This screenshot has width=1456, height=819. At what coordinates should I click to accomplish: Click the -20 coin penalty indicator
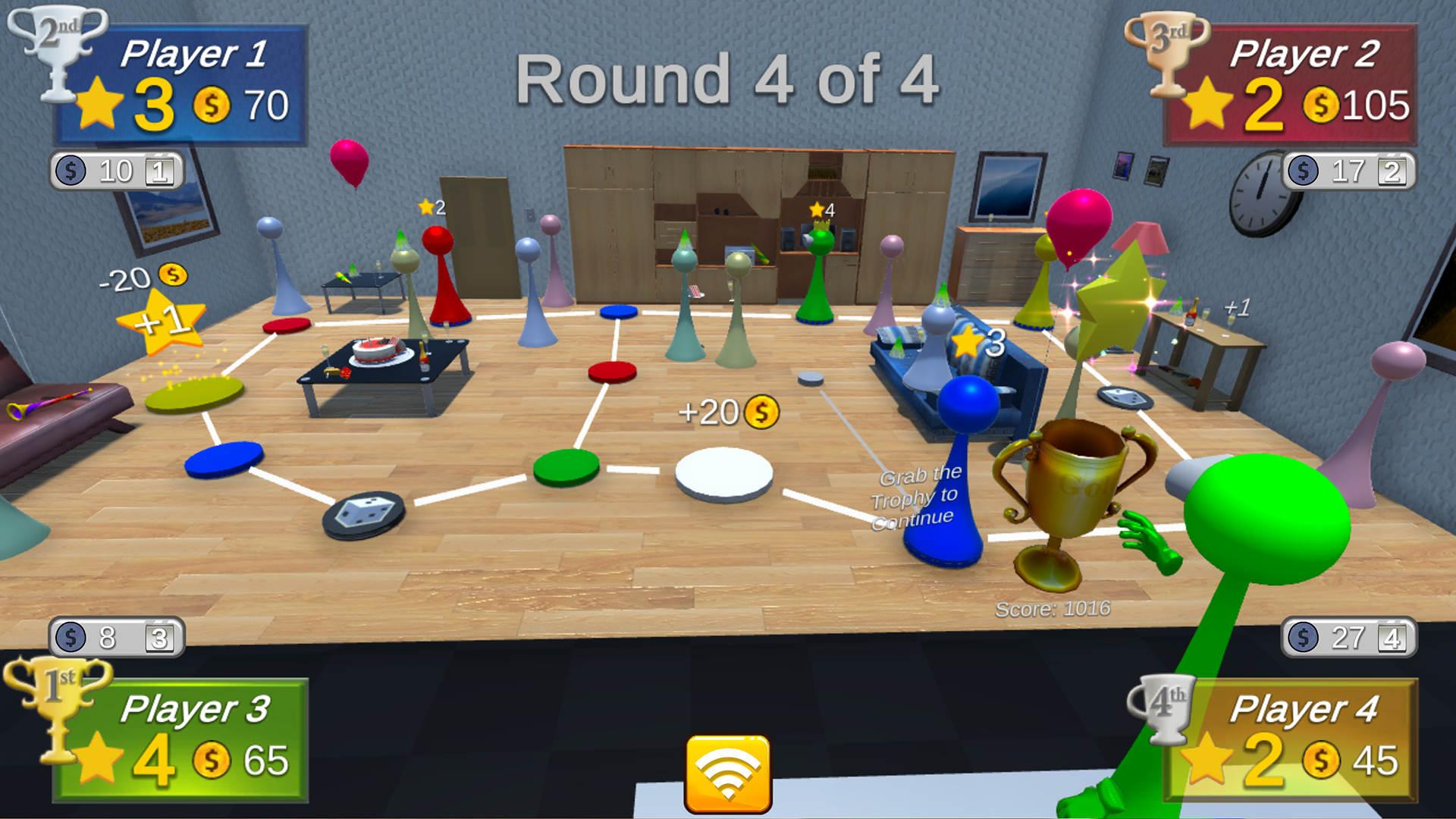(x=149, y=278)
